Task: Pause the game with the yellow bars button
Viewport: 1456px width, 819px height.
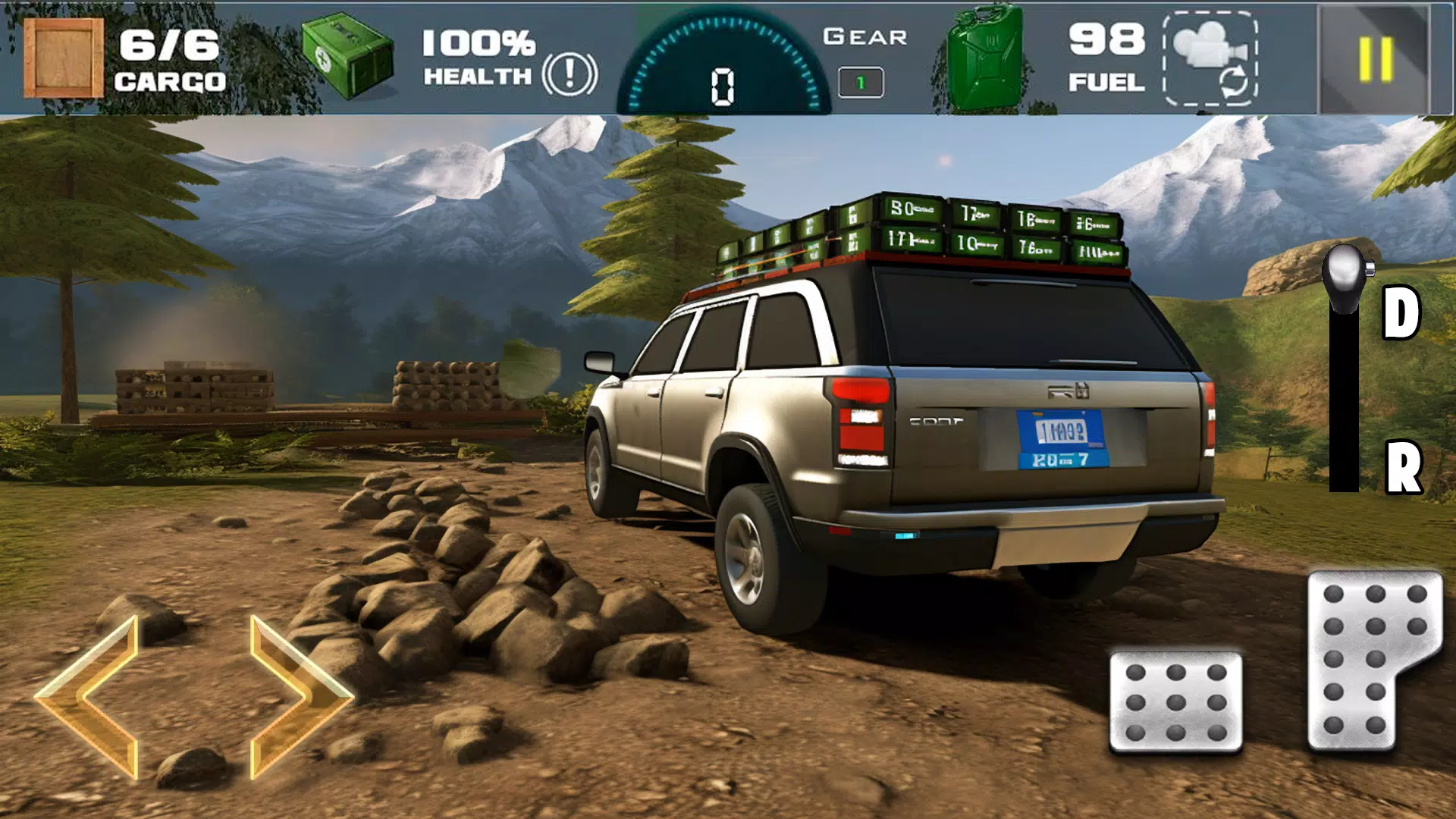Action: tap(1375, 59)
